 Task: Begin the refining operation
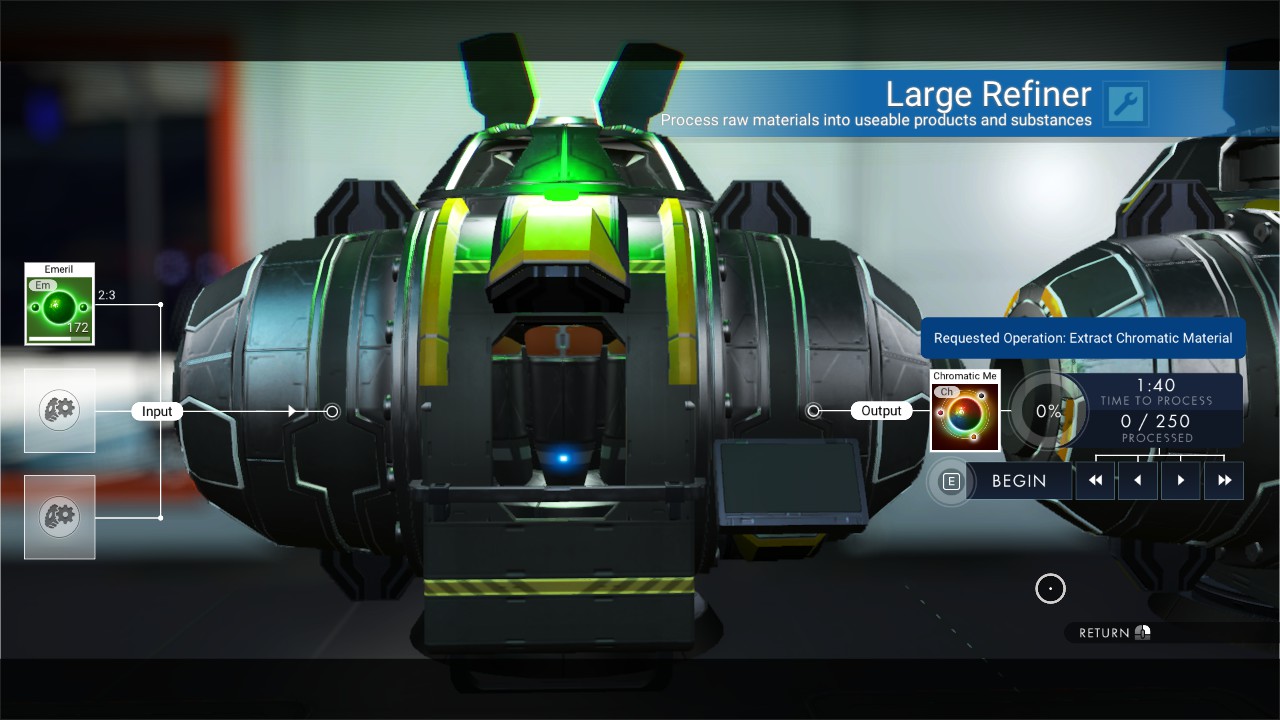click(1018, 481)
